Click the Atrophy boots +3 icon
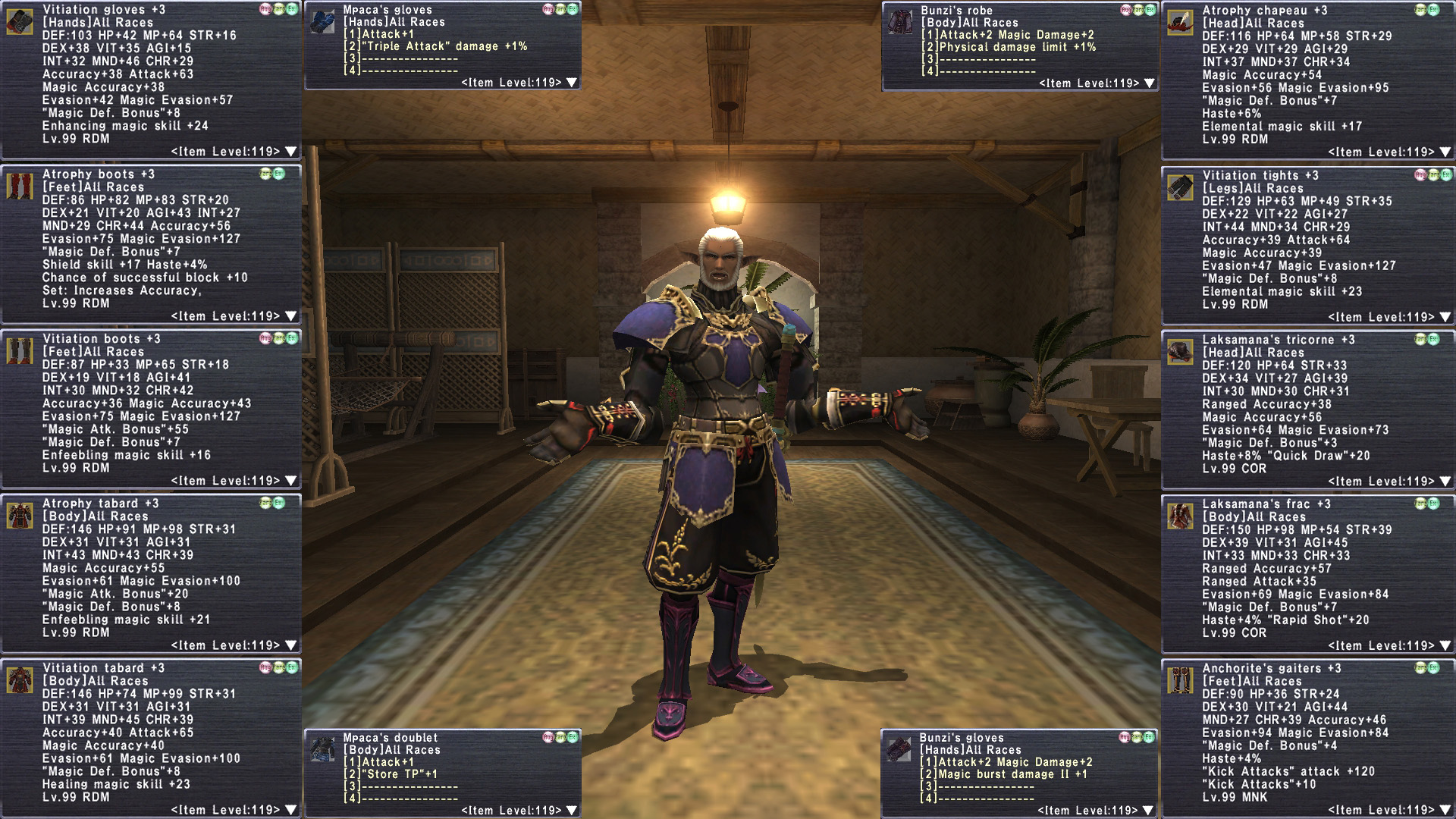 [x=20, y=187]
